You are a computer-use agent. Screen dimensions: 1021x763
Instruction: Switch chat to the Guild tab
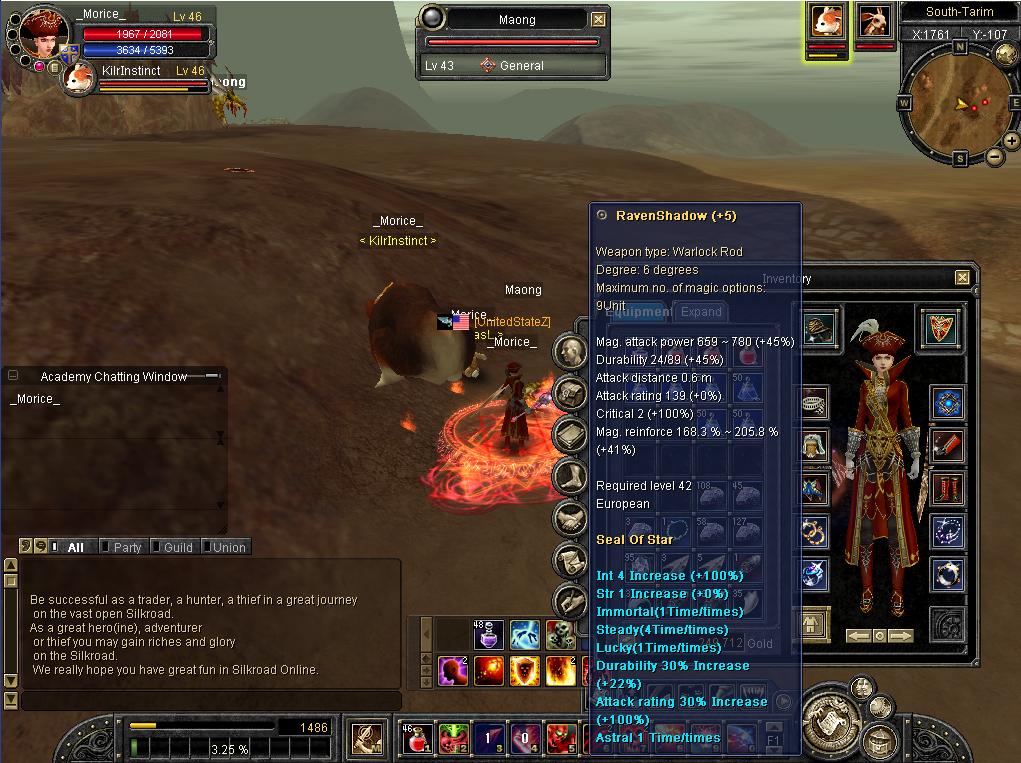[177, 547]
